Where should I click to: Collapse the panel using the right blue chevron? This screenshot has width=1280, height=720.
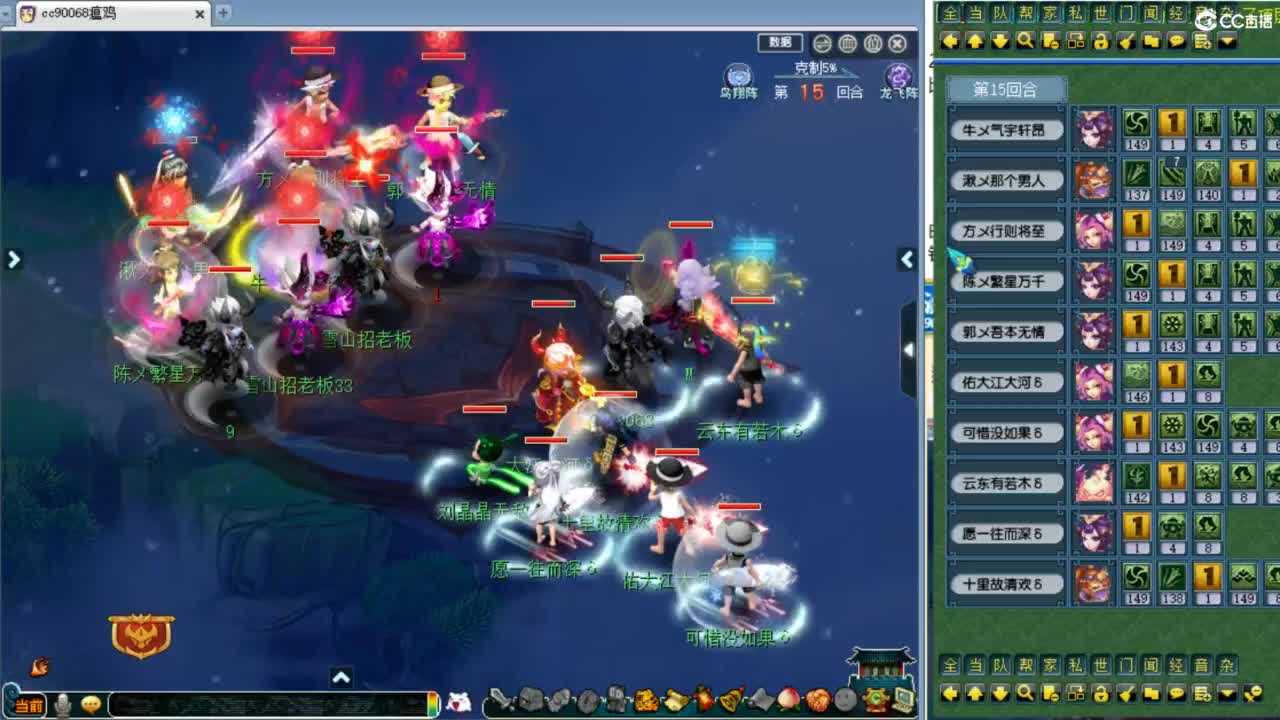pos(906,259)
